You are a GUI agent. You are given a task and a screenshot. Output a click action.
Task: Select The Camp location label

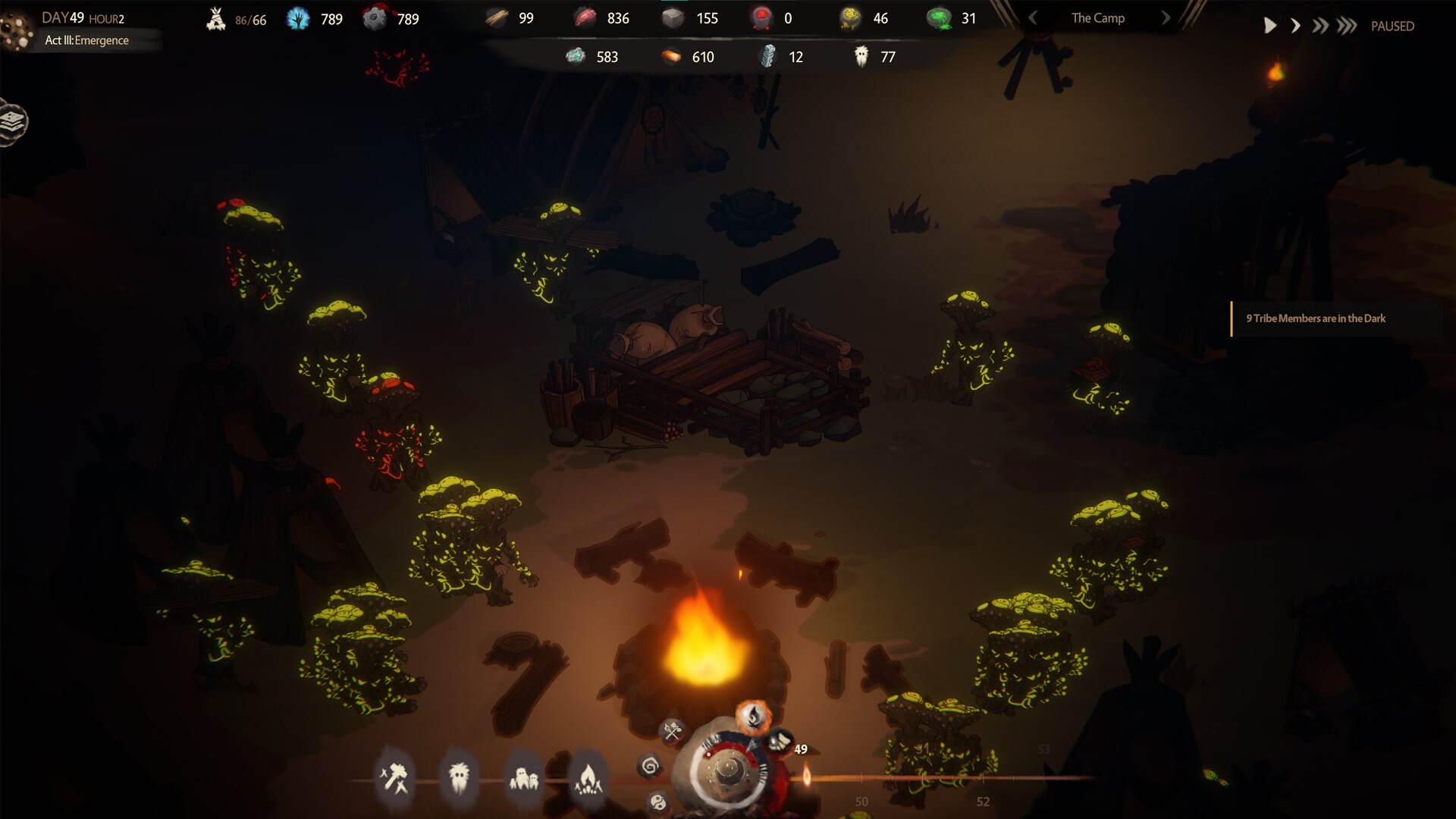tap(1097, 17)
